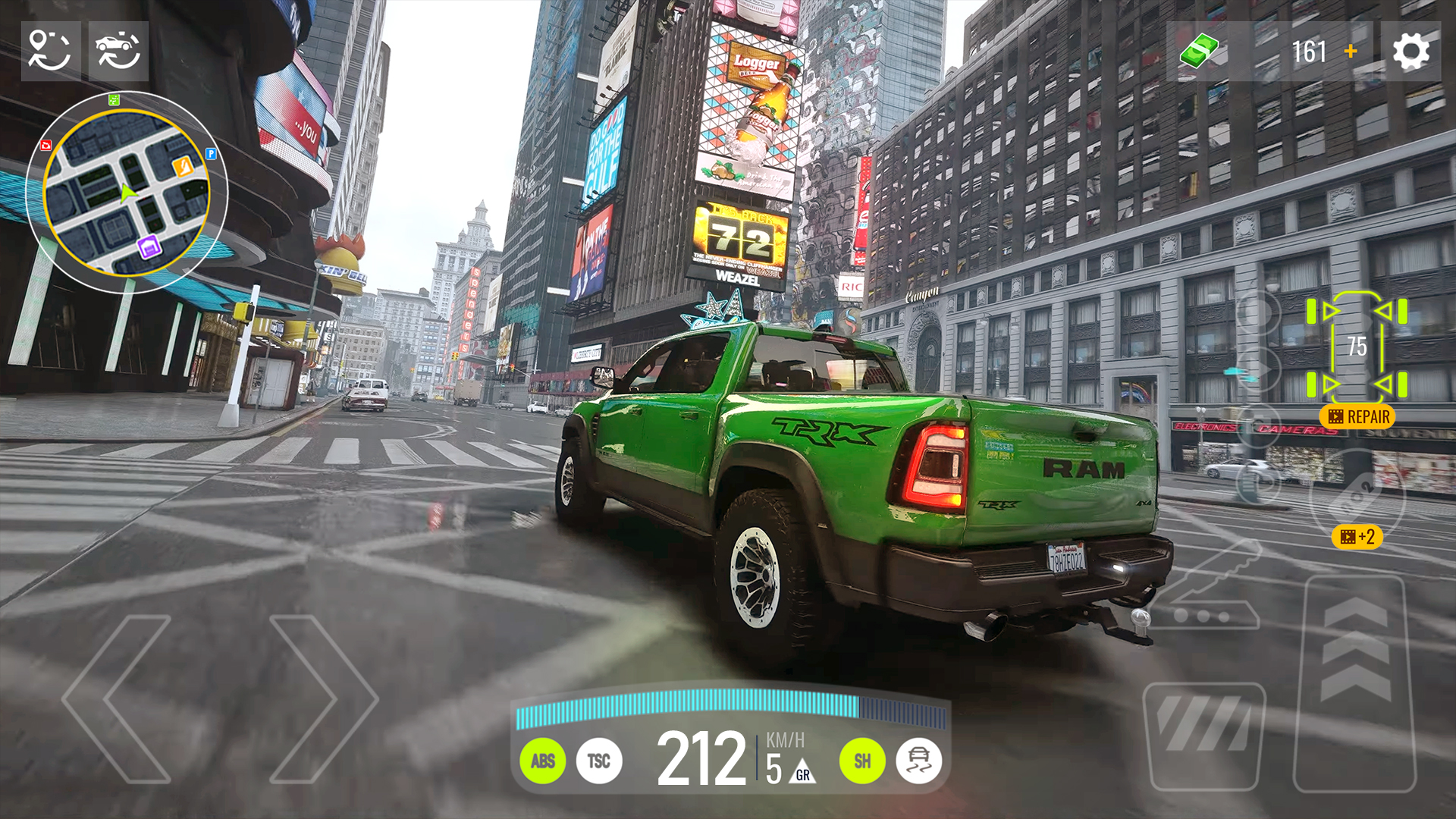Open the player location reset icon

49,52
